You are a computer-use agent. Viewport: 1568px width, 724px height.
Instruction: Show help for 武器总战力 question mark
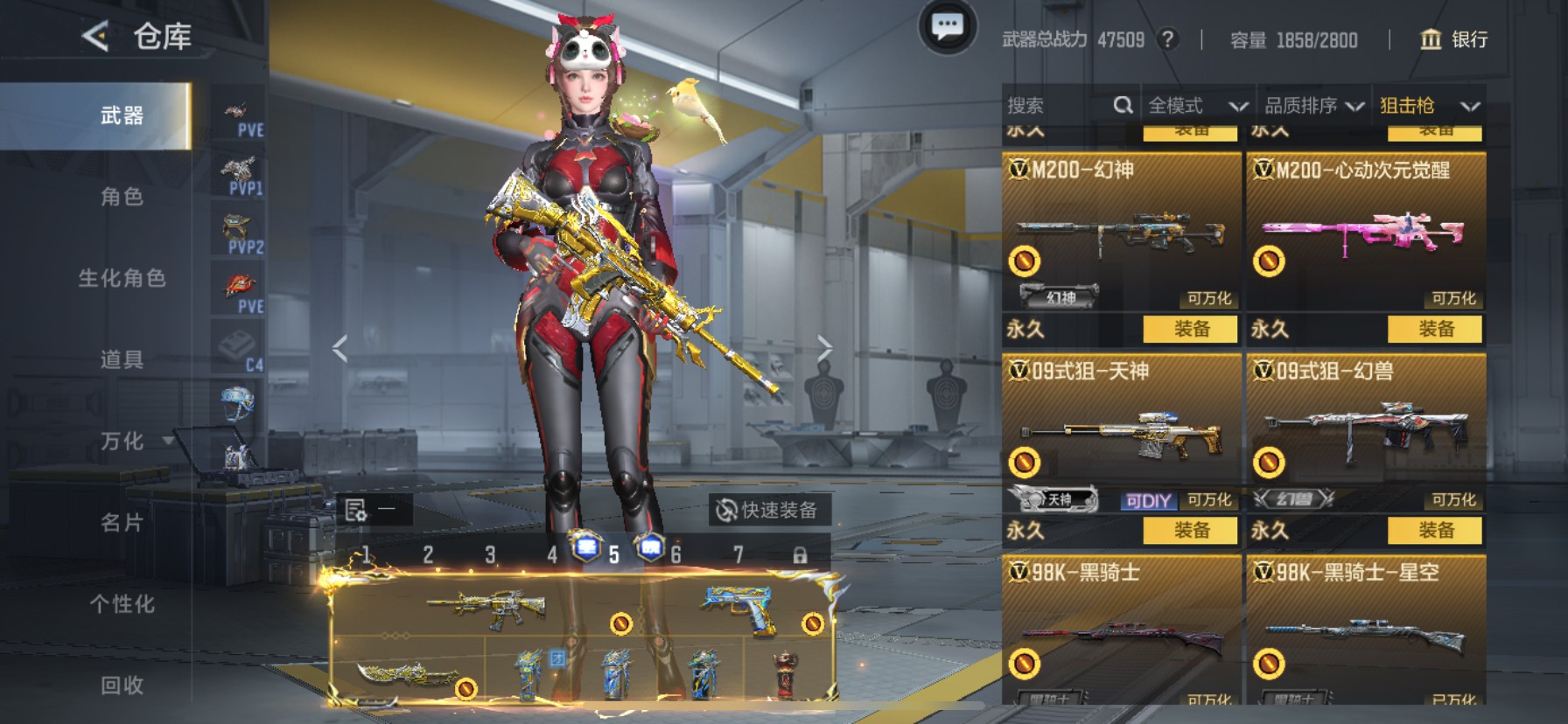[1166, 39]
